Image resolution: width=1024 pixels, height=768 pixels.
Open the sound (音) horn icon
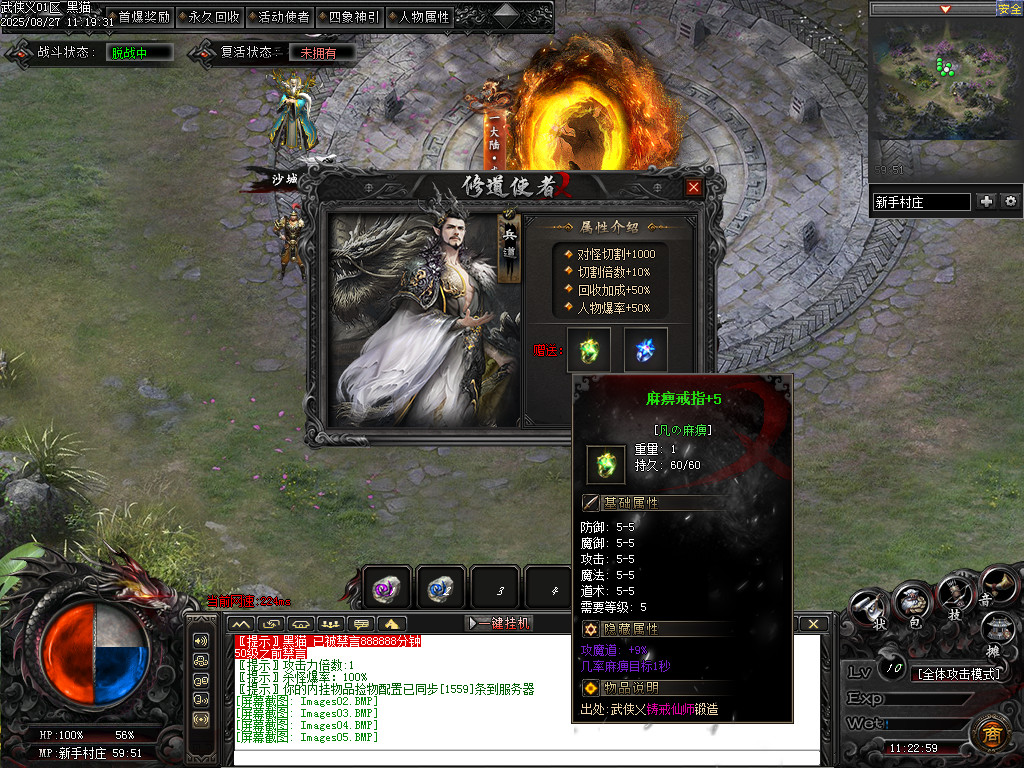pyautogui.click(x=996, y=586)
